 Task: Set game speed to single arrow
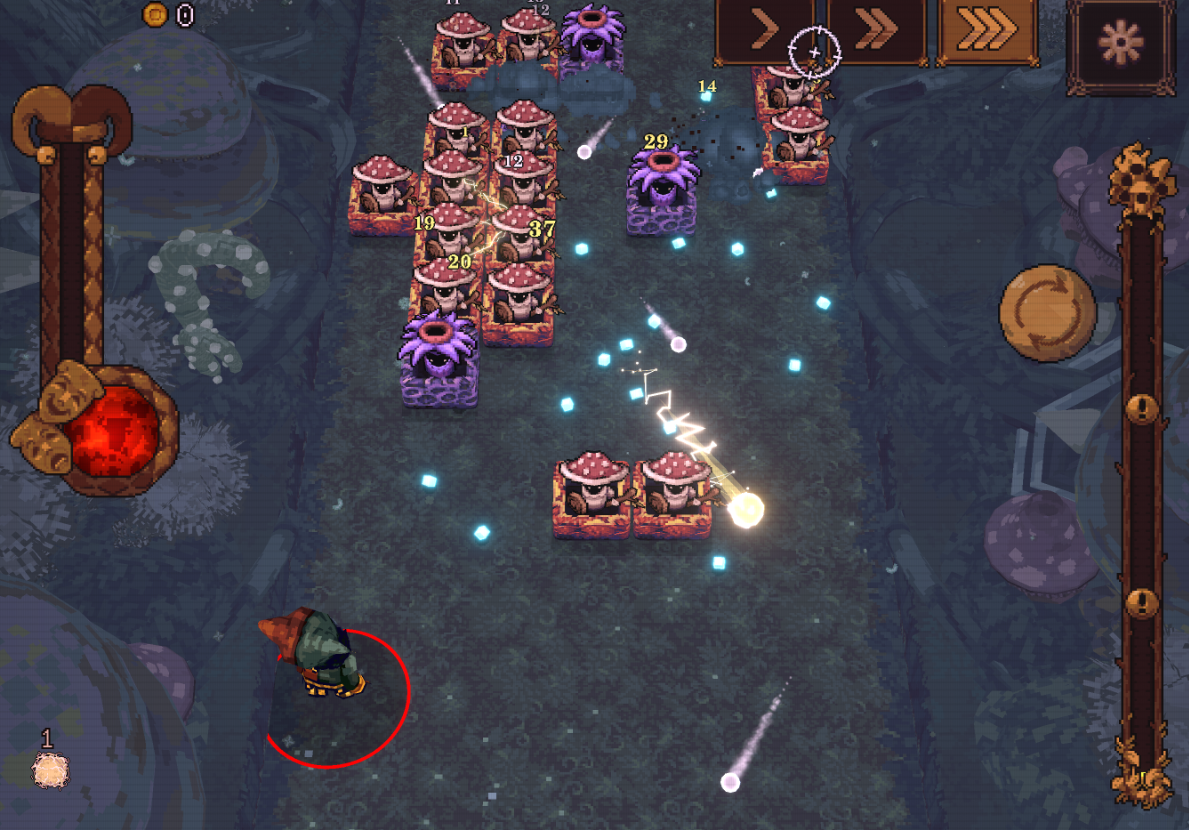point(764,32)
